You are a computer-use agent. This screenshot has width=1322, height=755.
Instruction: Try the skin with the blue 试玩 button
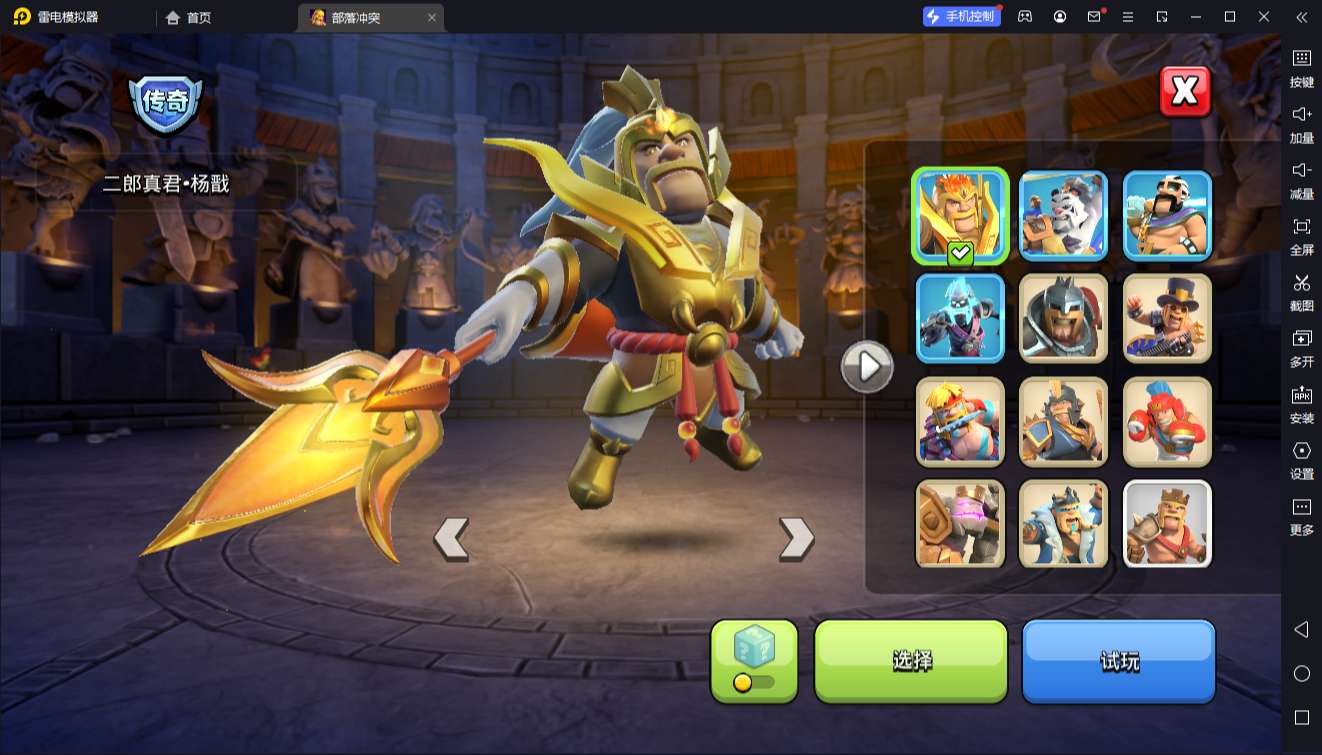click(x=1118, y=660)
